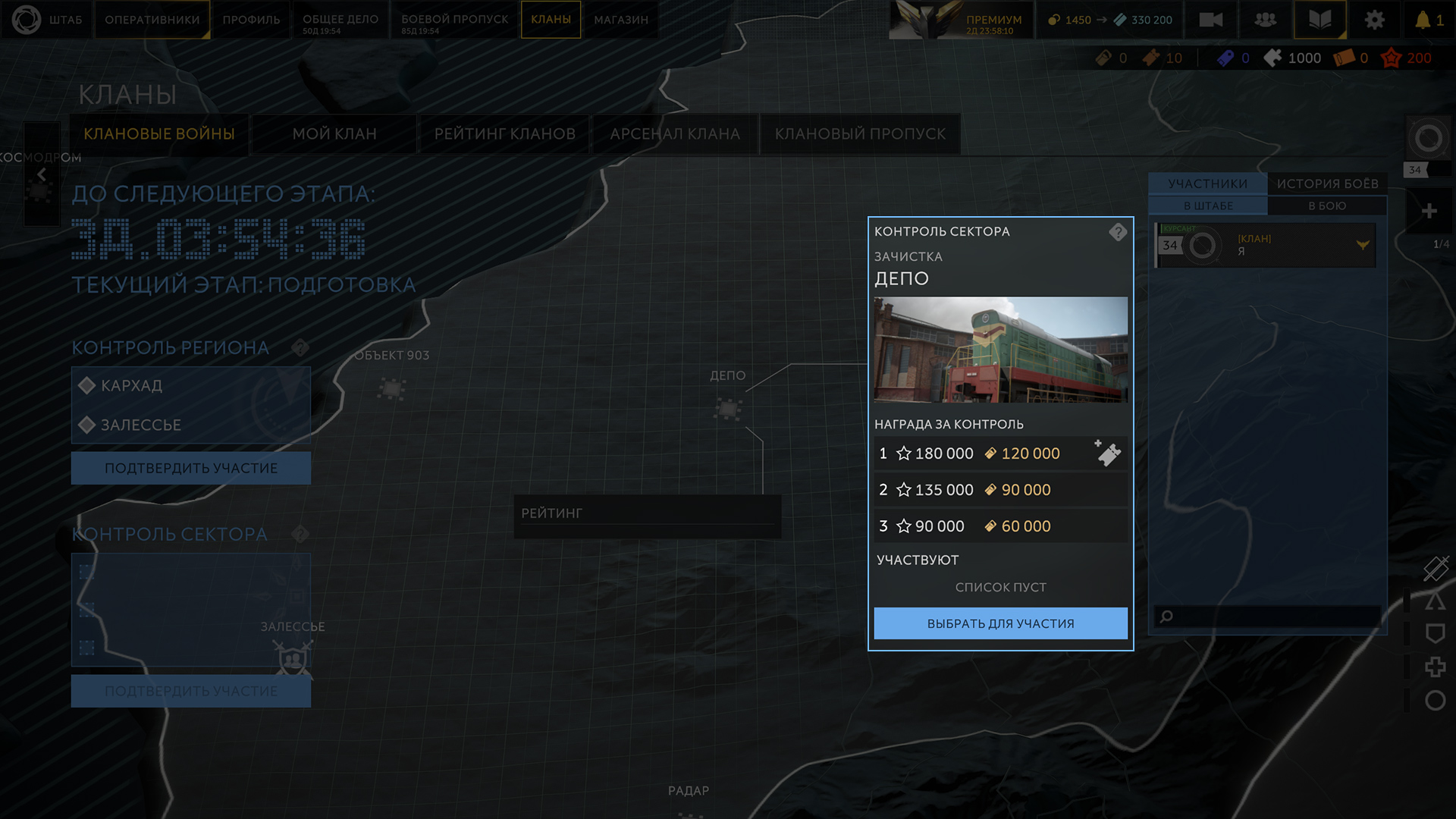Image resolution: width=1456 pixels, height=819 pixels.
Task: Switch to the Мой клан tab
Action: point(334,134)
